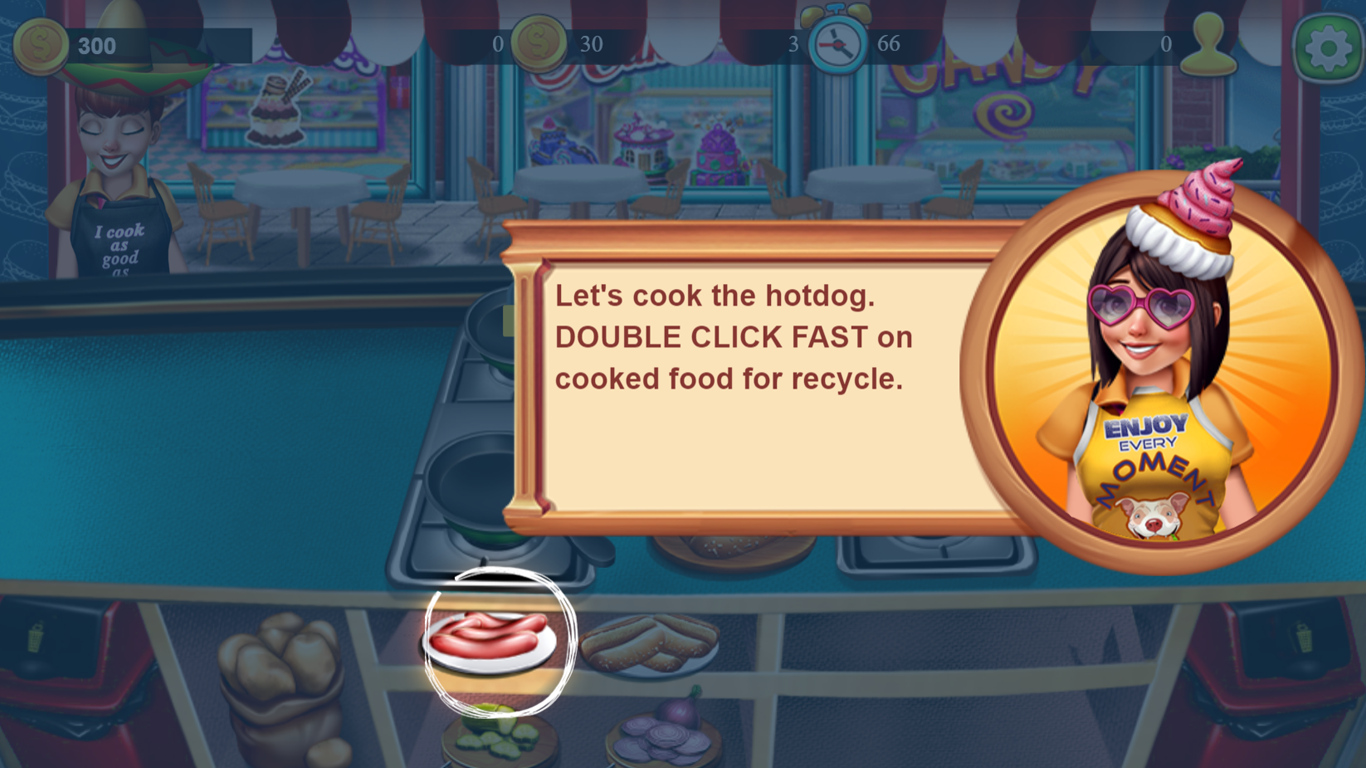Select the highlighted raw sausages plate

click(x=489, y=637)
